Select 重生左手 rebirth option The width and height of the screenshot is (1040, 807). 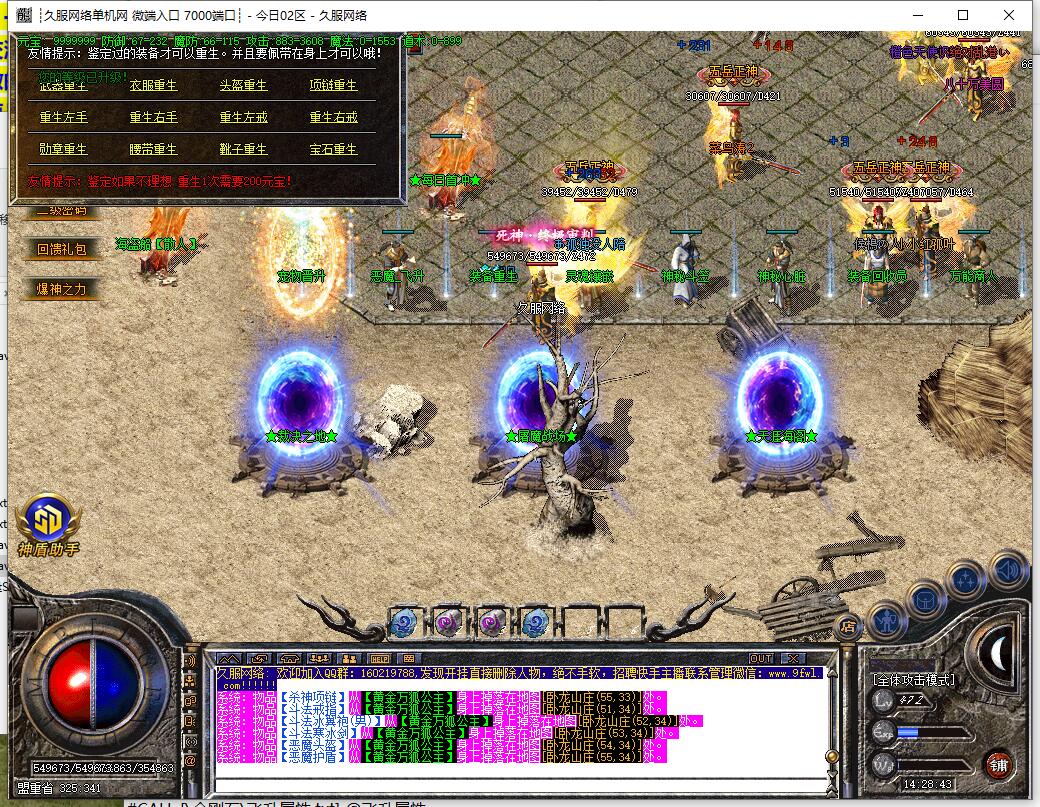64,117
